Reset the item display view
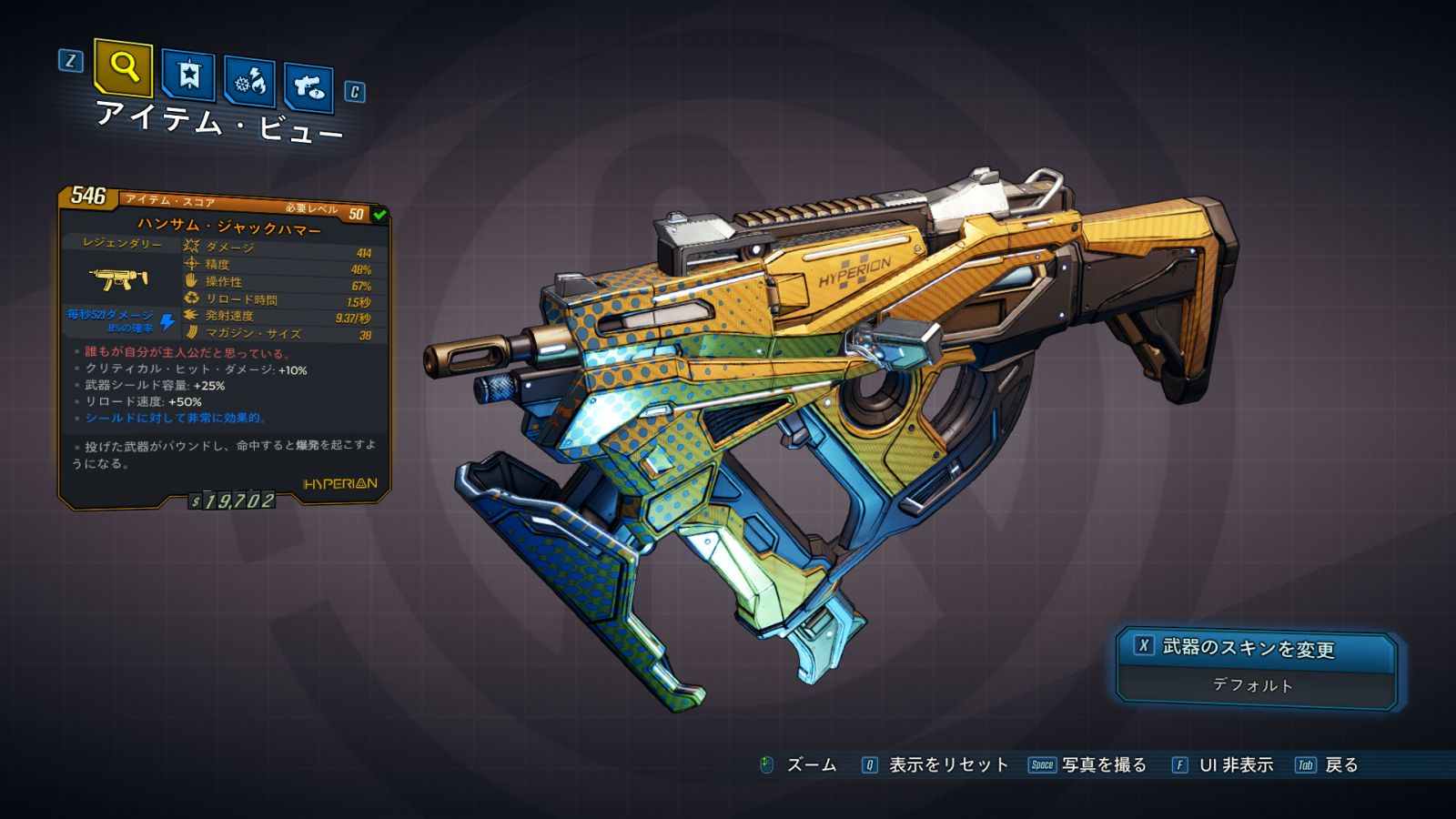Image resolution: width=1456 pixels, height=819 pixels. (x=935, y=765)
